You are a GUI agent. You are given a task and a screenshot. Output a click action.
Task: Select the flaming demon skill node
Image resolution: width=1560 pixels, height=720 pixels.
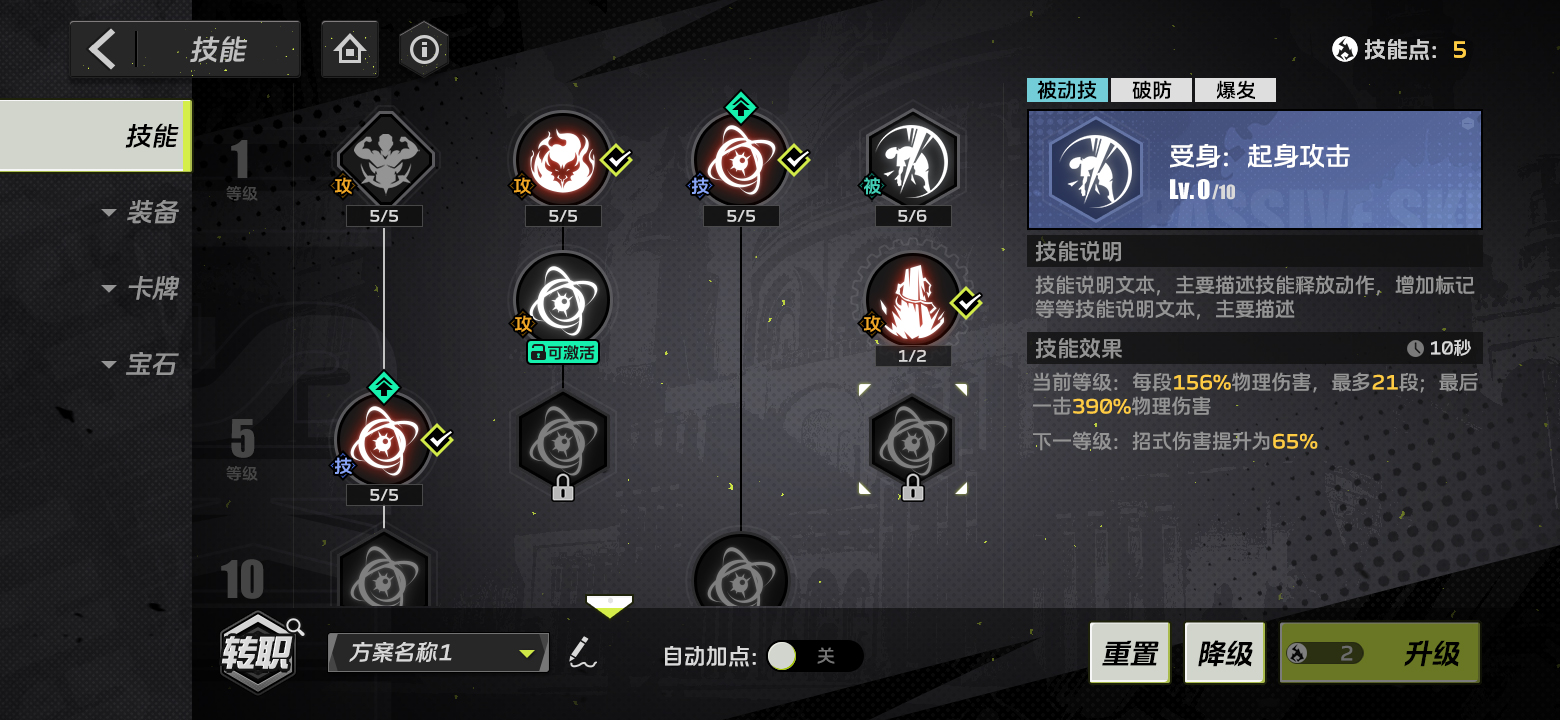click(562, 158)
